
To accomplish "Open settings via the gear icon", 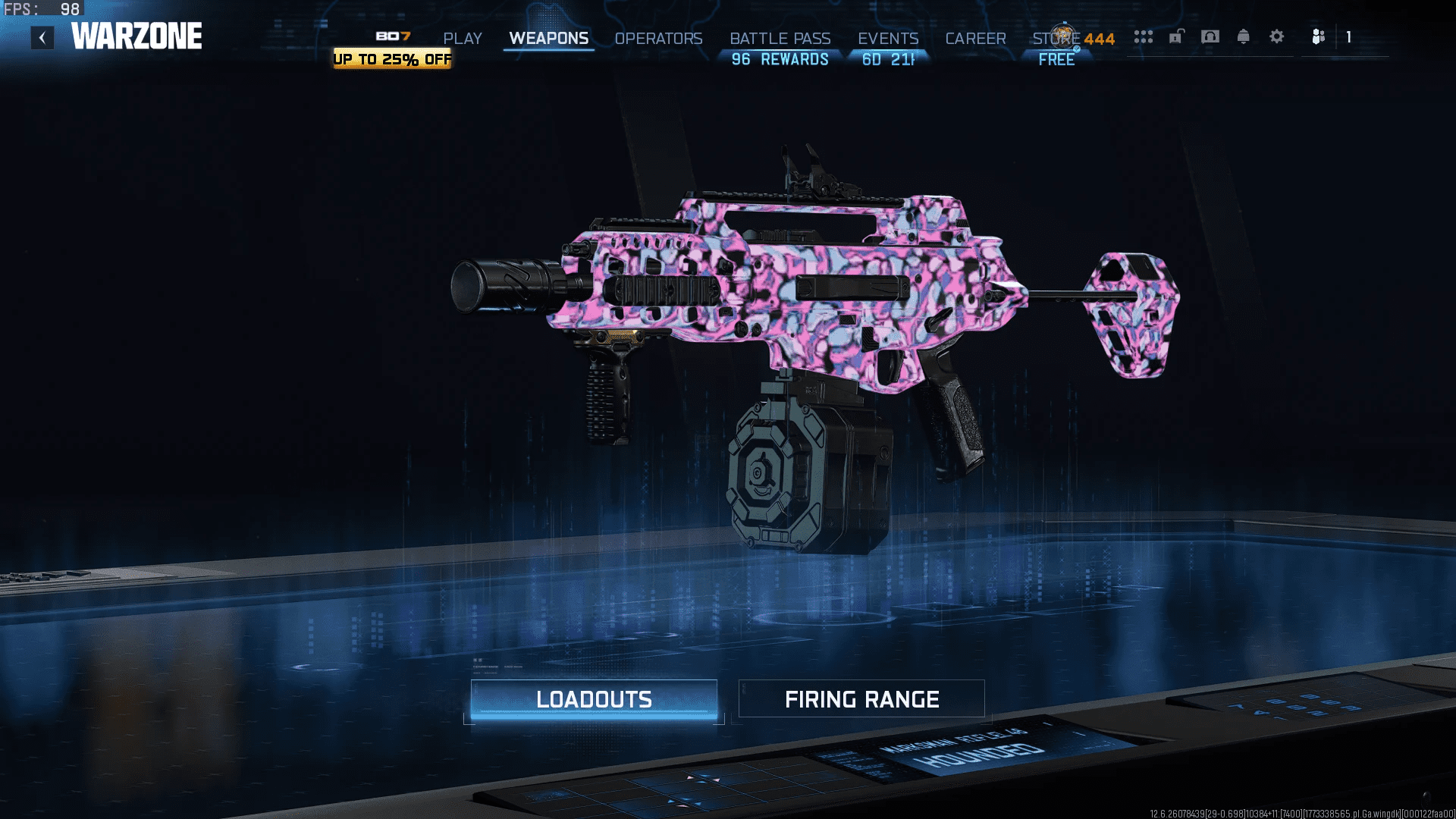I will click(1277, 36).
